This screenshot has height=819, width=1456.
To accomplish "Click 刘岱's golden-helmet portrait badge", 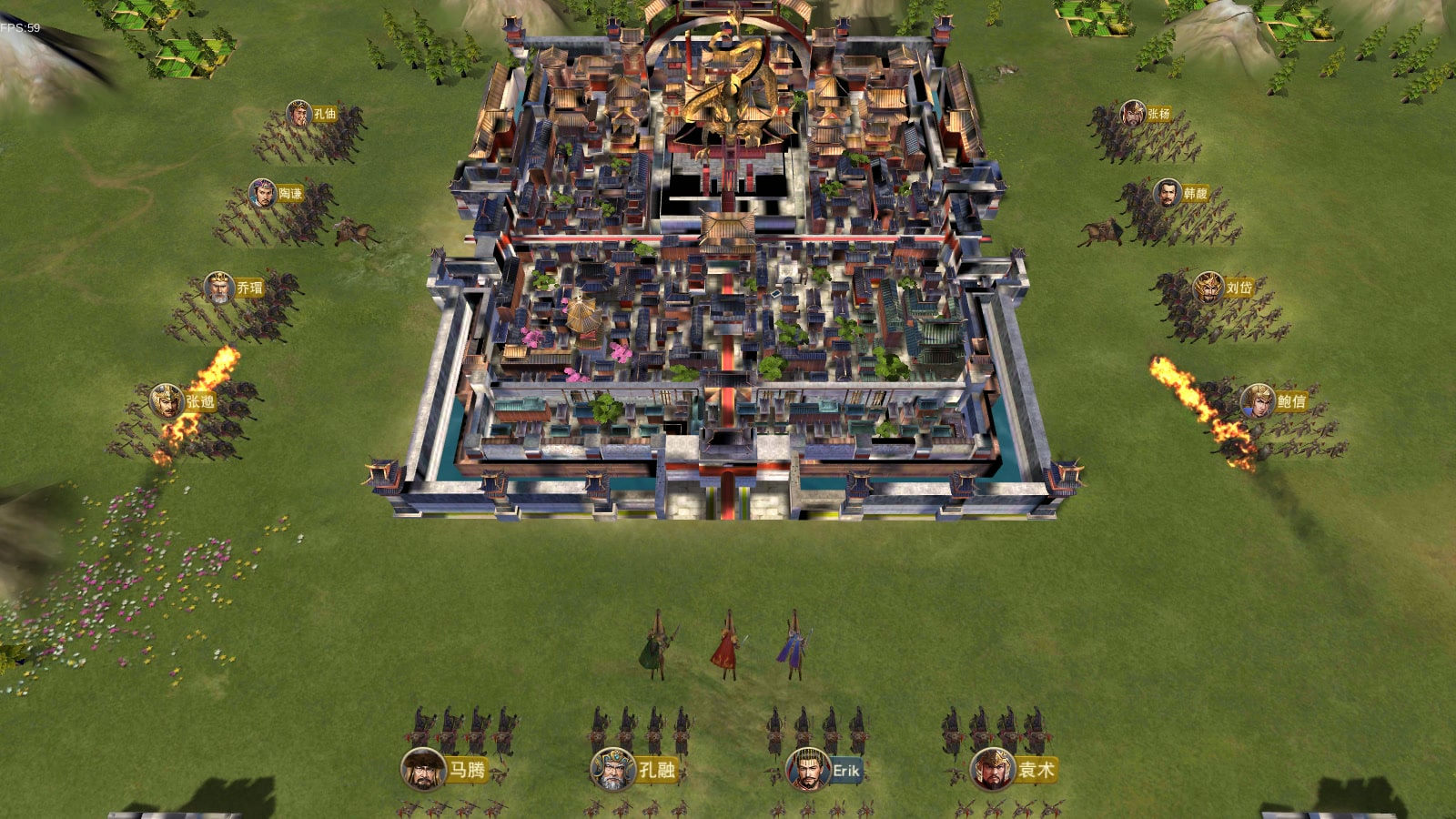I will [1208, 288].
